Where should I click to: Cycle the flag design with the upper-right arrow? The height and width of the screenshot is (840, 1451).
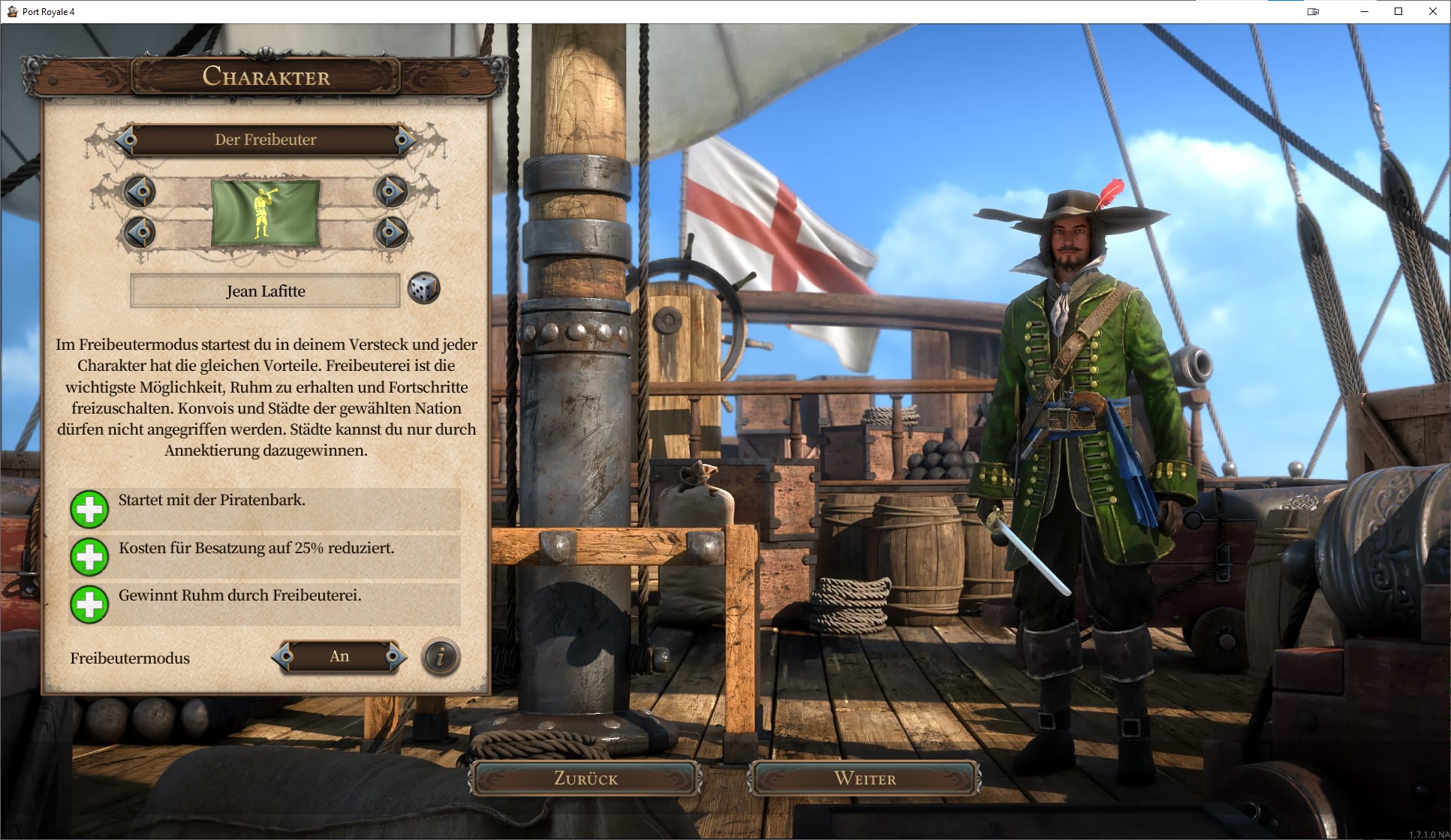pos(391,192)
